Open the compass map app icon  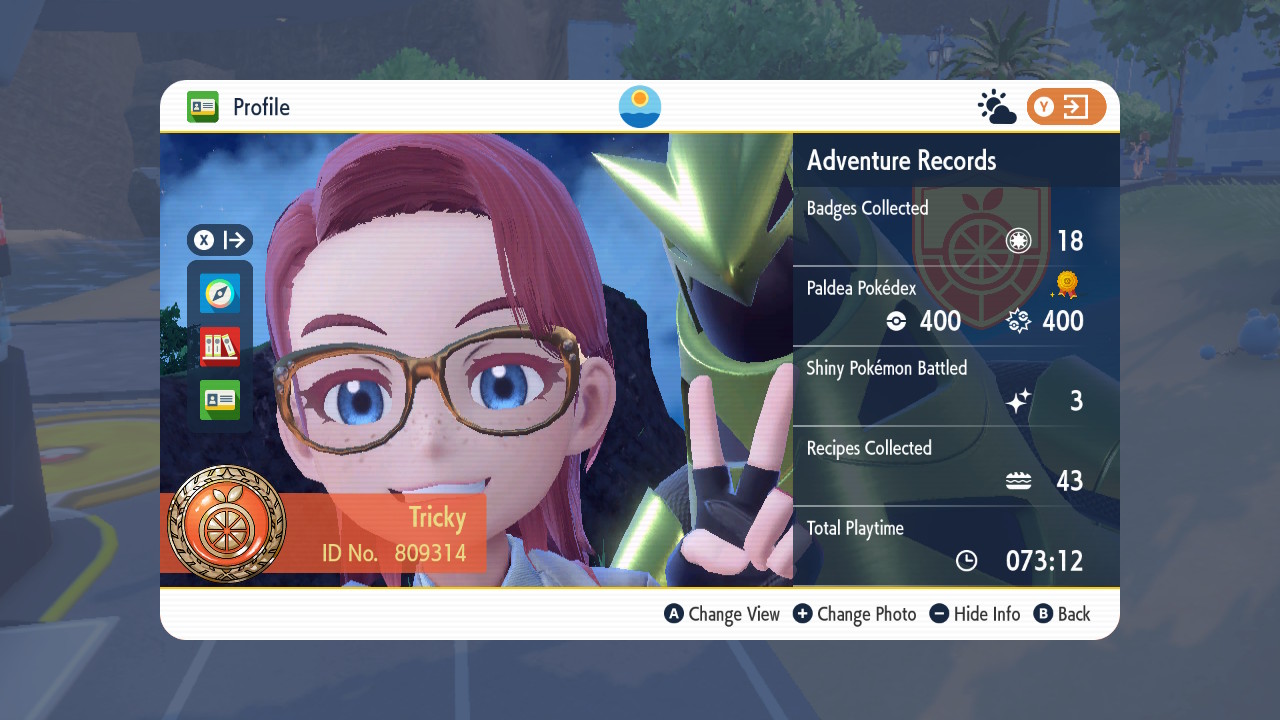(220, 294)
